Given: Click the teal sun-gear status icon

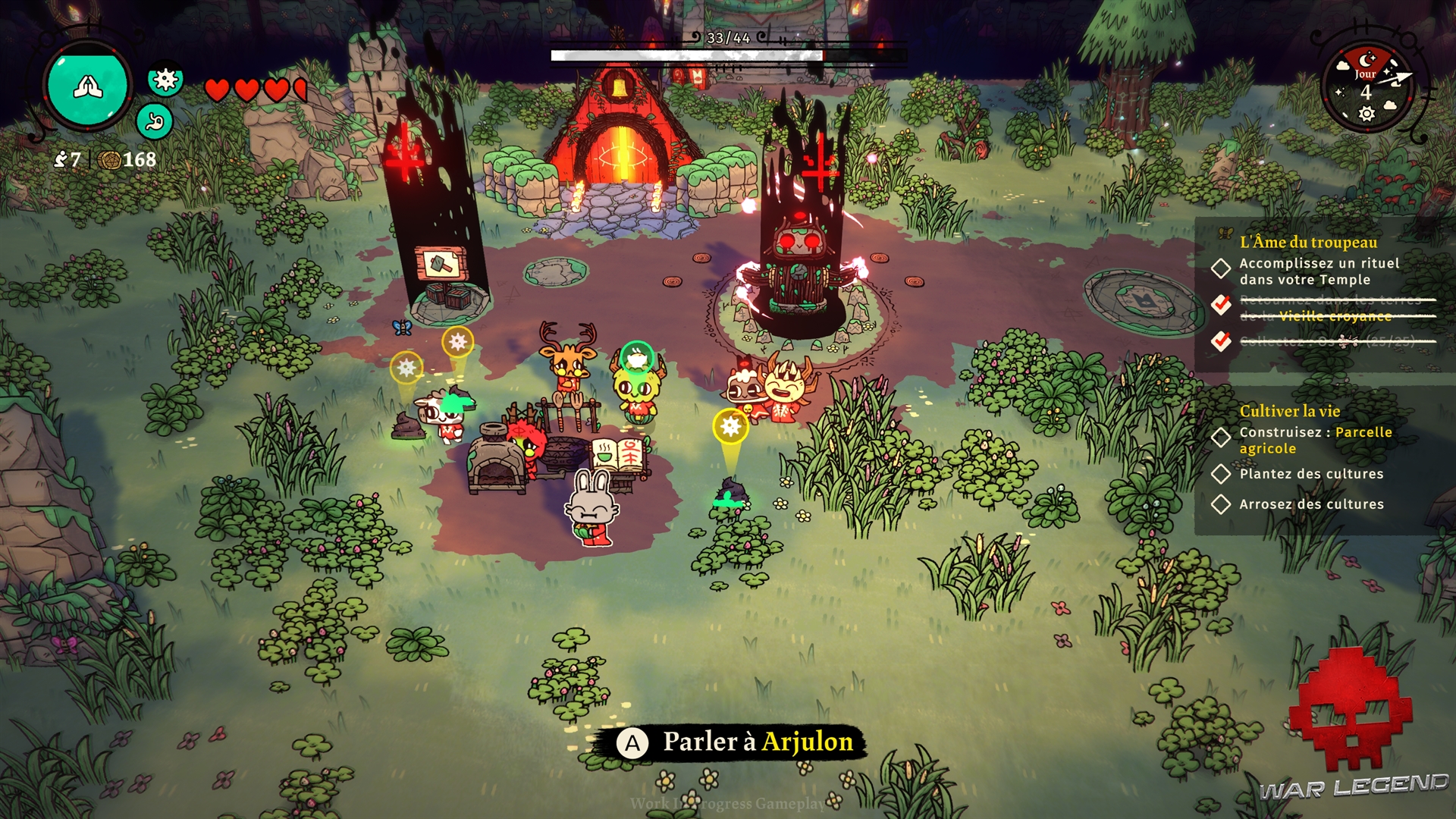Looking at the screenshot, I should 165,79.
